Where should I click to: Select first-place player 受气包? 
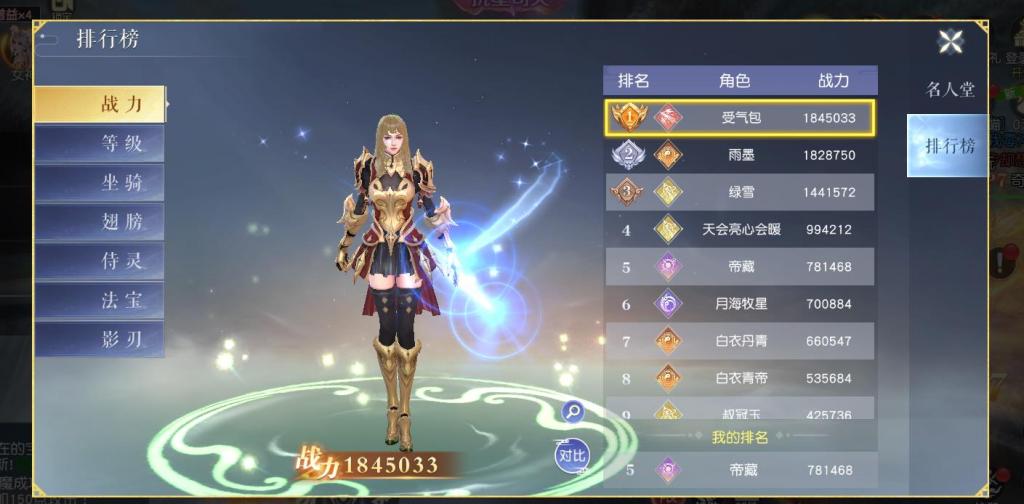(740, 118)
